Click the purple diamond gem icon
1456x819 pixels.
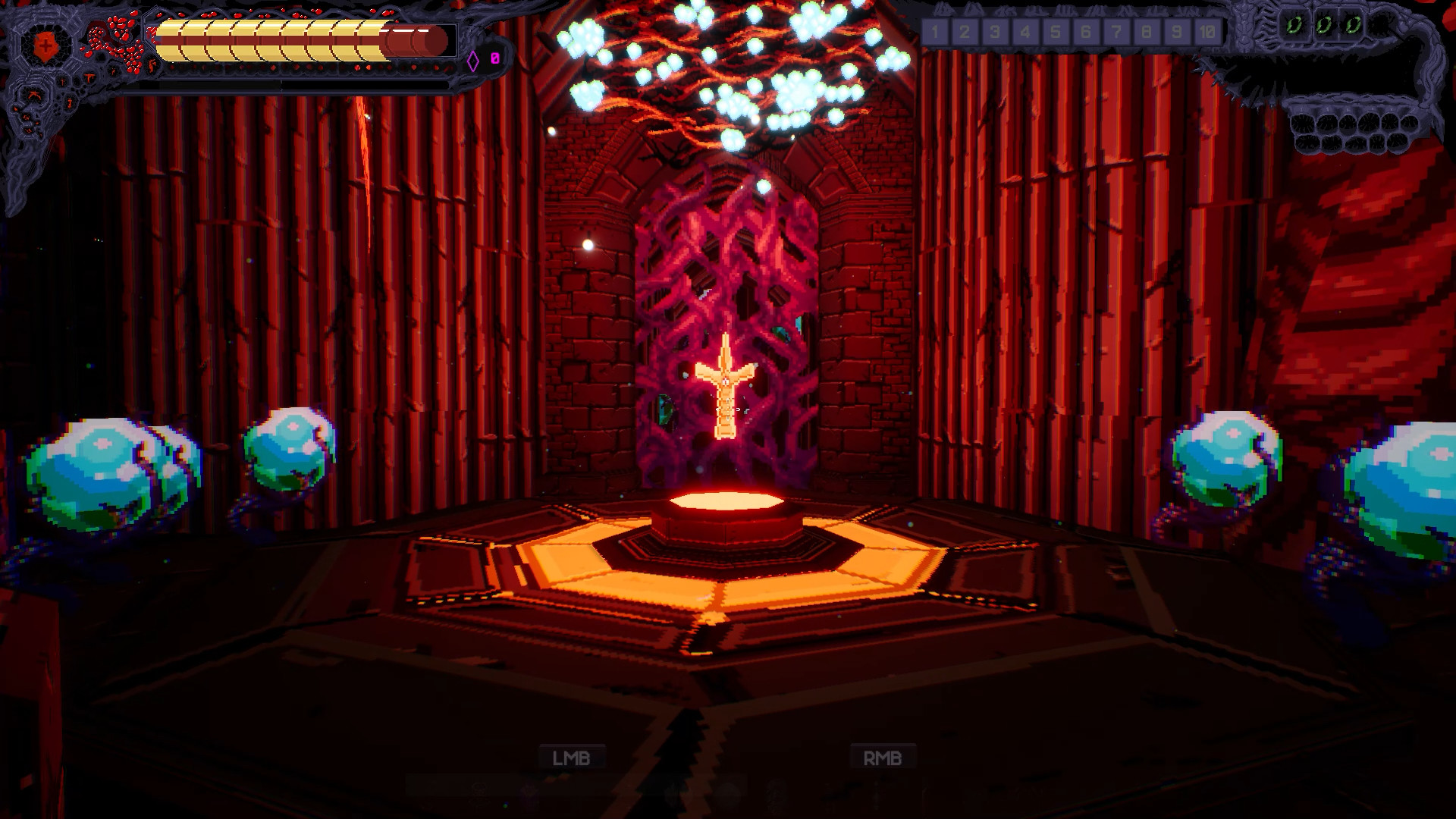coord(472,60)
